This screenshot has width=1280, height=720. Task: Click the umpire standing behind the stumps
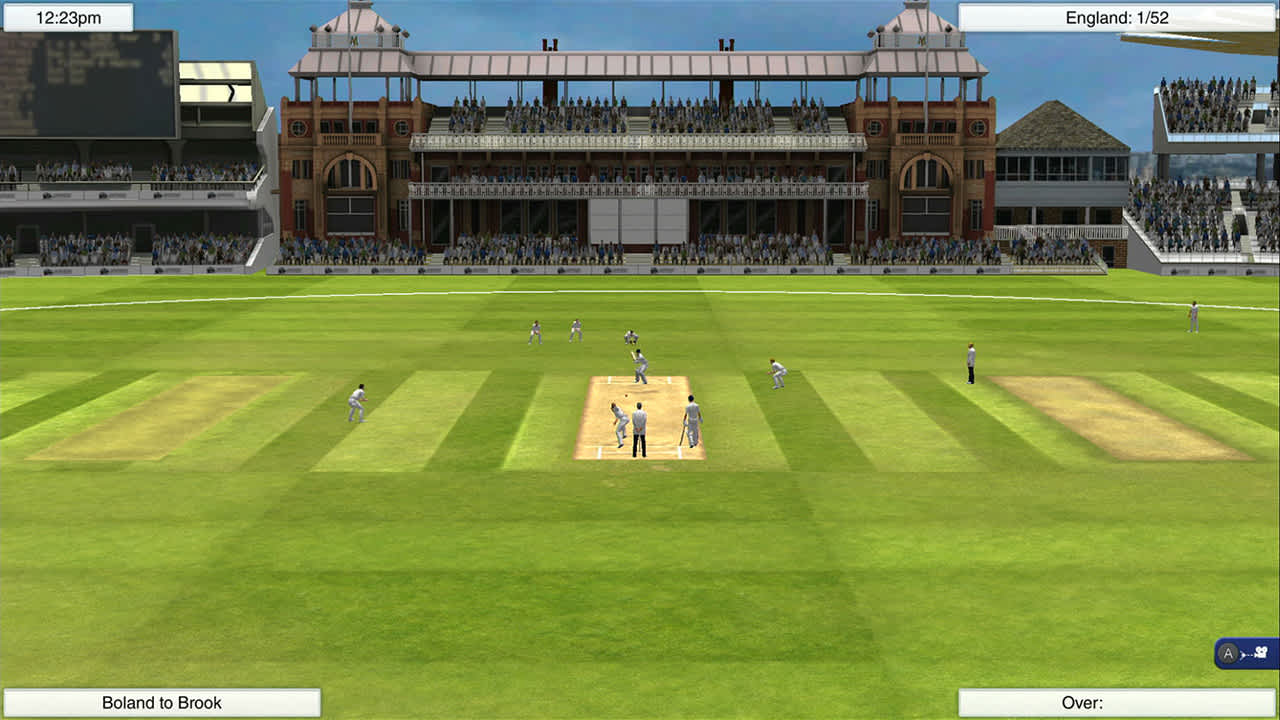[638, 430]
